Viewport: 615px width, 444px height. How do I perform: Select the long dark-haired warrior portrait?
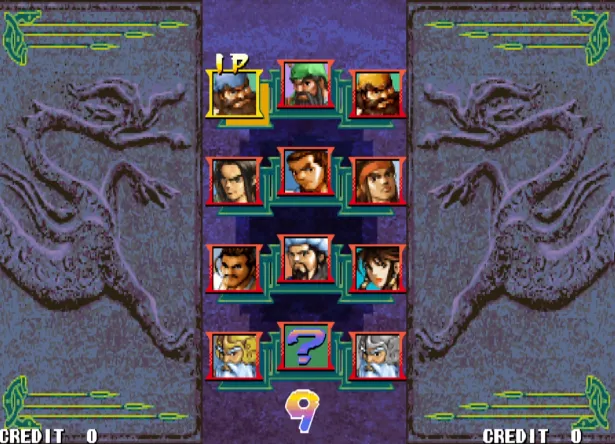(x=234, y=181)
